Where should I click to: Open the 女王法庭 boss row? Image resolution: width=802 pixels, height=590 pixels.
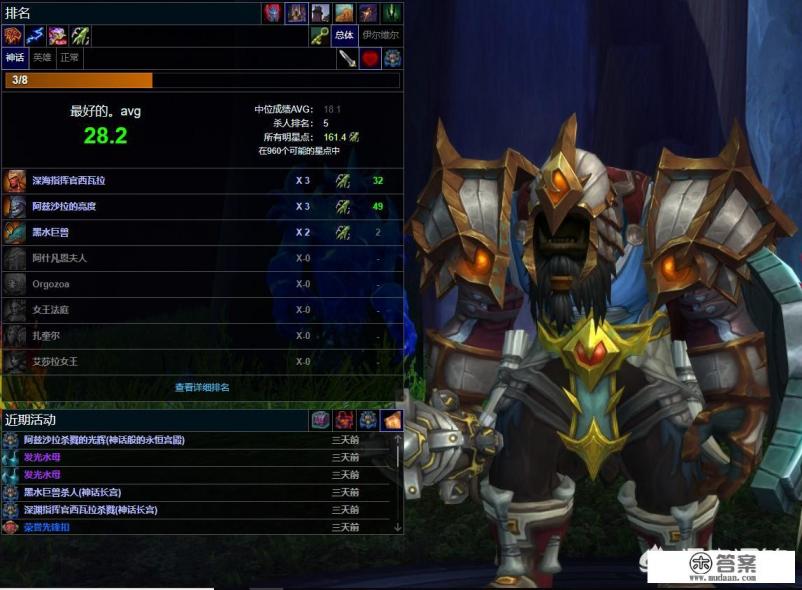click(50, 310)
